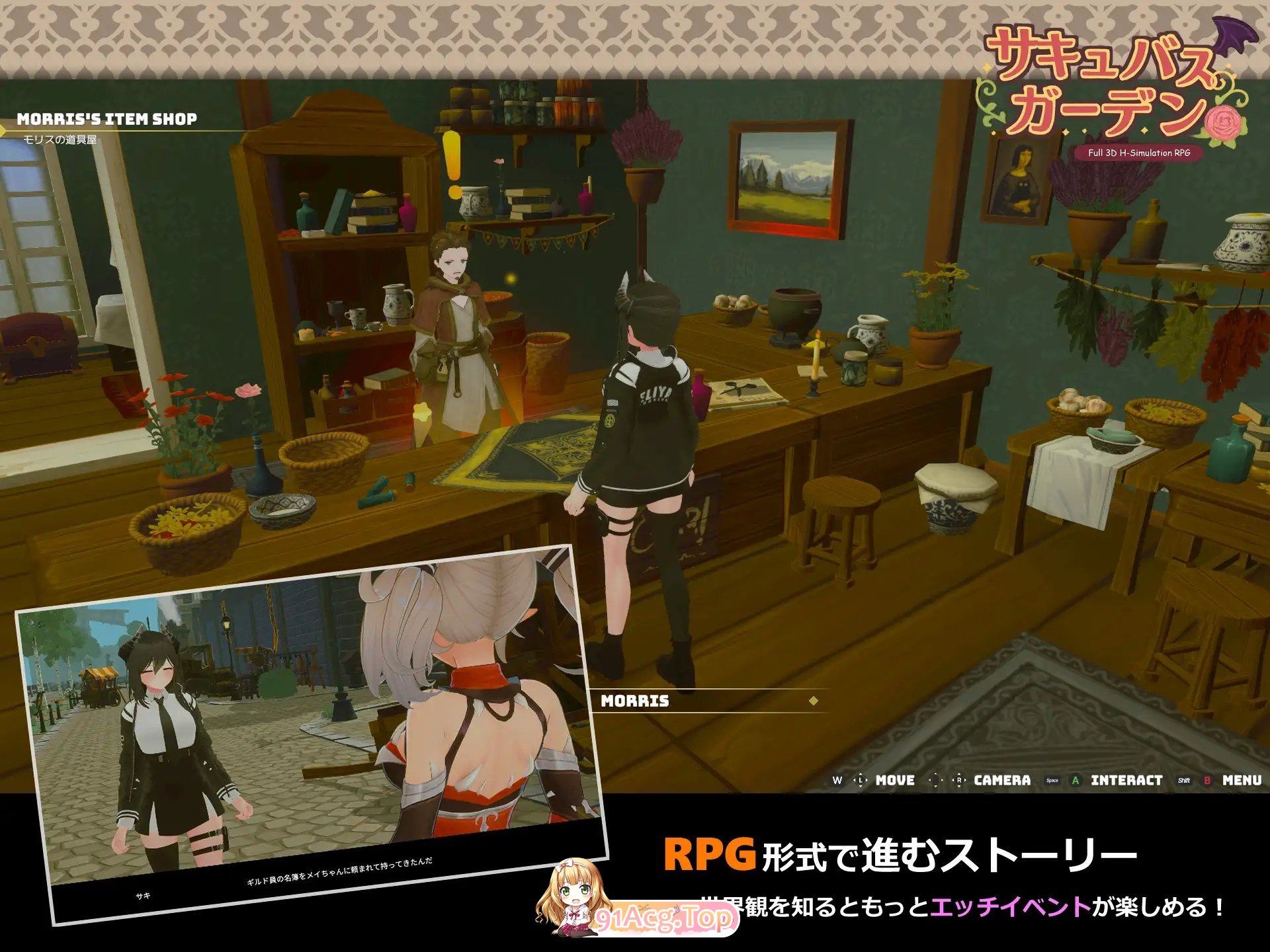1270x952 pixels.
Task: Select the L-stick icon next to MOVE
Action: pos(861,780)
